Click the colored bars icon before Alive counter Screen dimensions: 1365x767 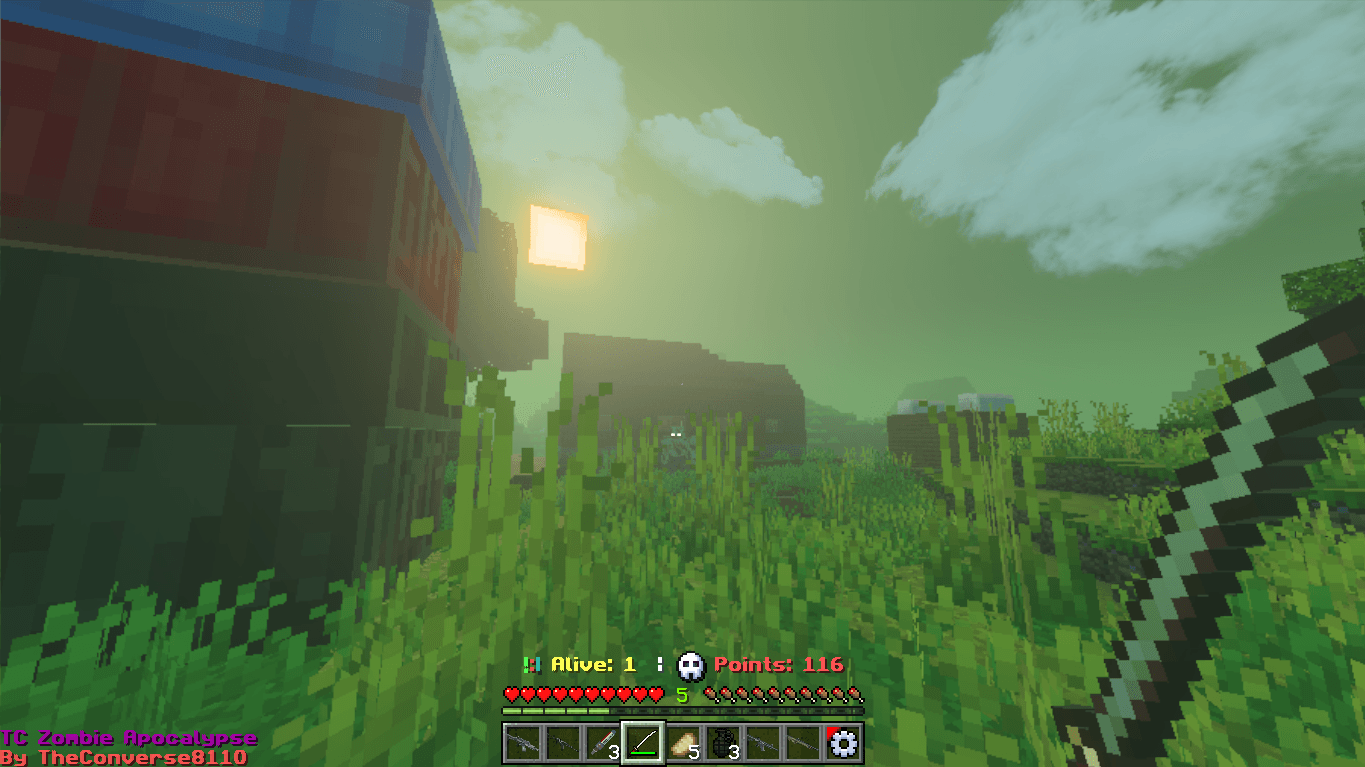[533, 662]
